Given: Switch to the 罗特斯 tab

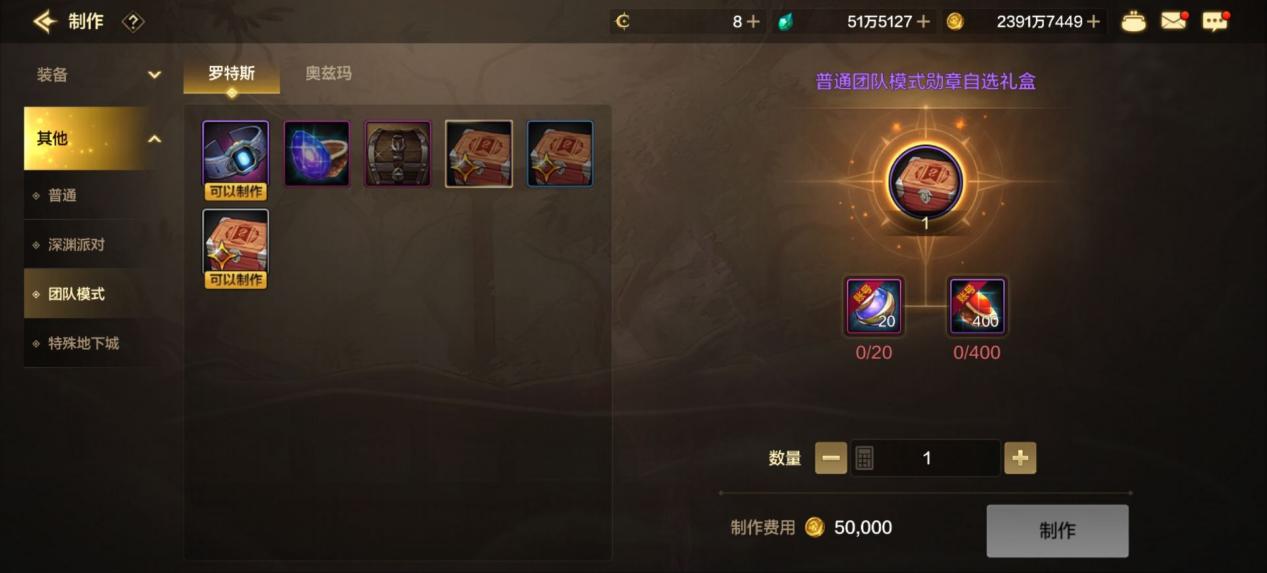Looking at the screenshot, I should coord(231,73).
